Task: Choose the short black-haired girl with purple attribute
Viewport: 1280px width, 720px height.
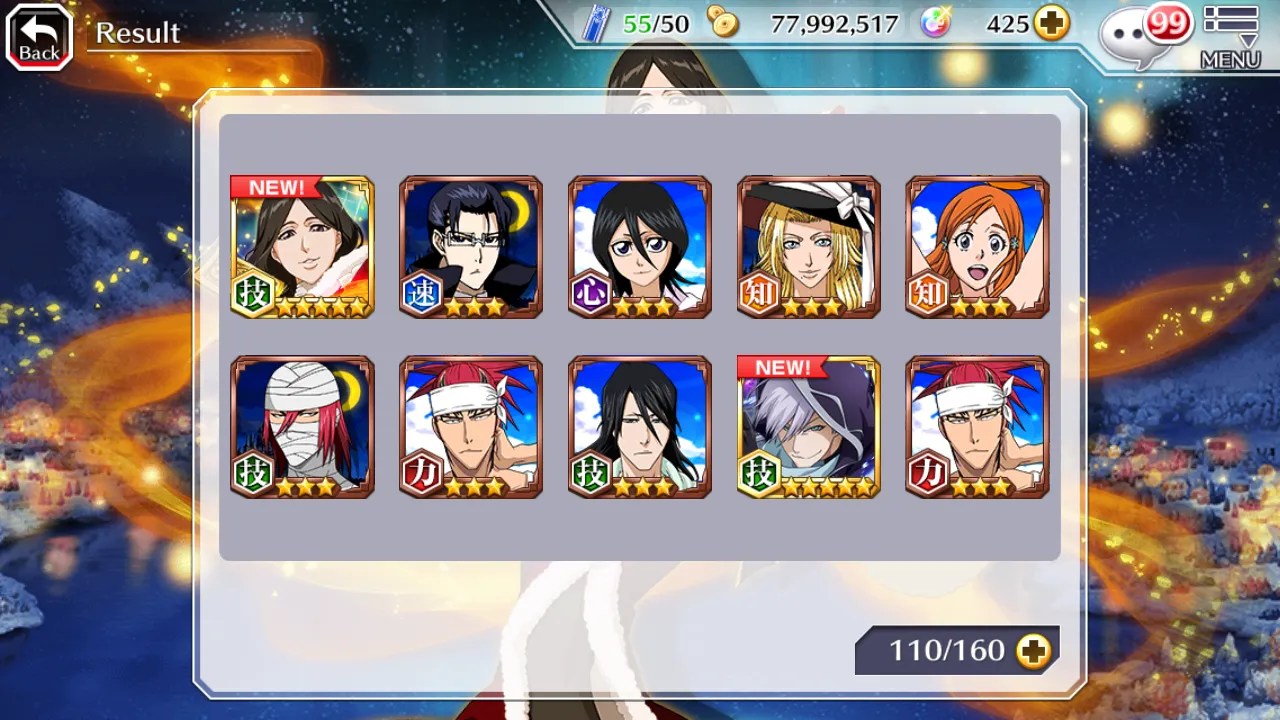Action: click(x=640, y=247)
